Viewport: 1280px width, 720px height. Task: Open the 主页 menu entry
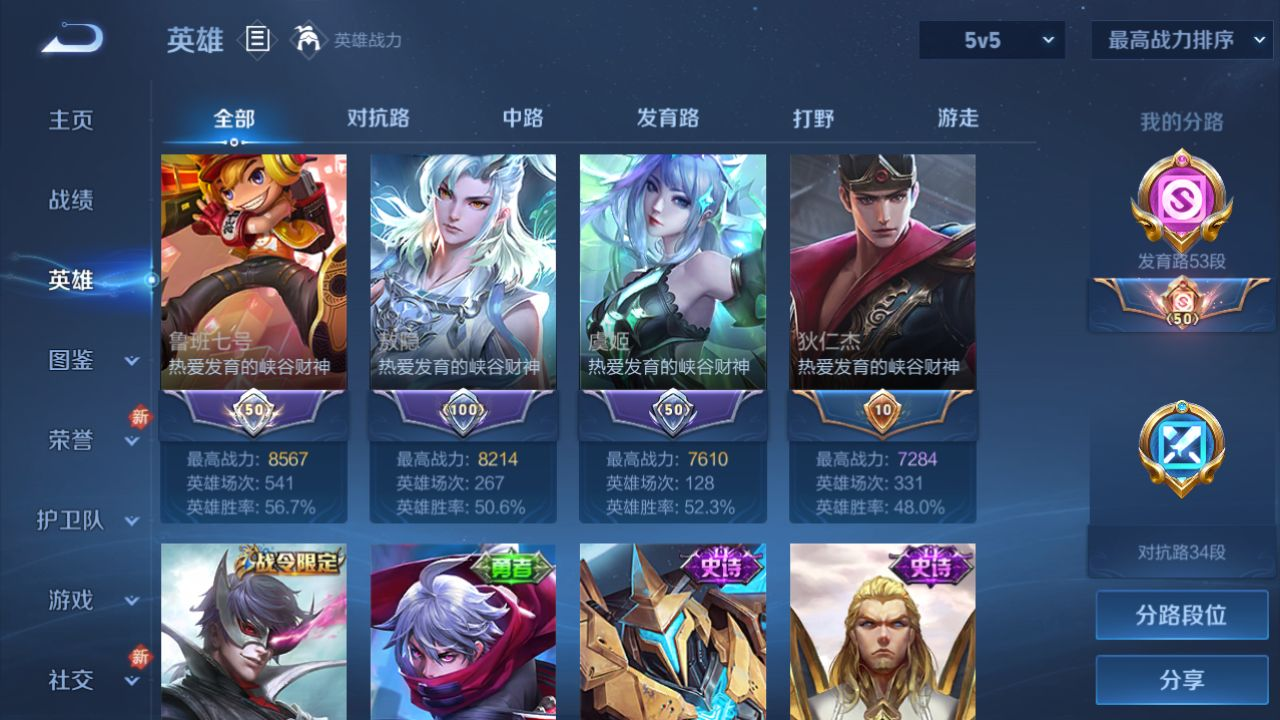point(71,120)
